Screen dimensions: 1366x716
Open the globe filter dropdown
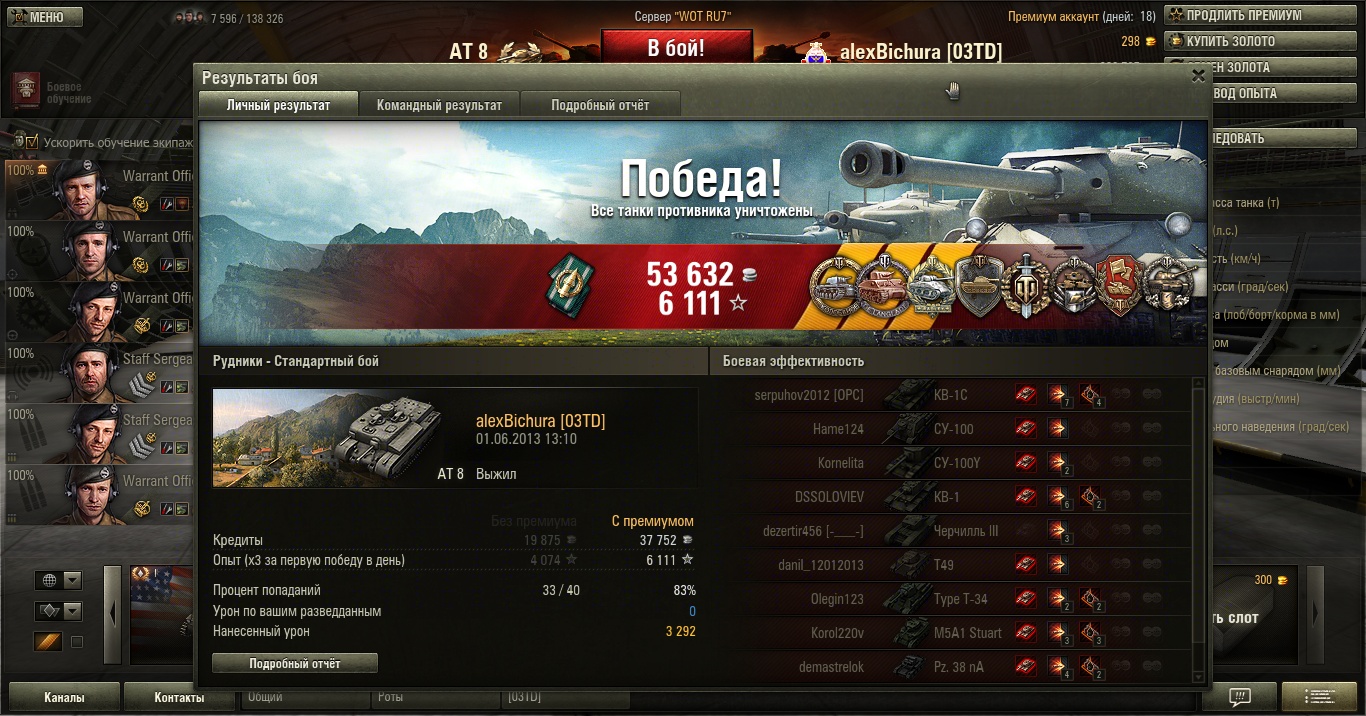pos(58,581)
